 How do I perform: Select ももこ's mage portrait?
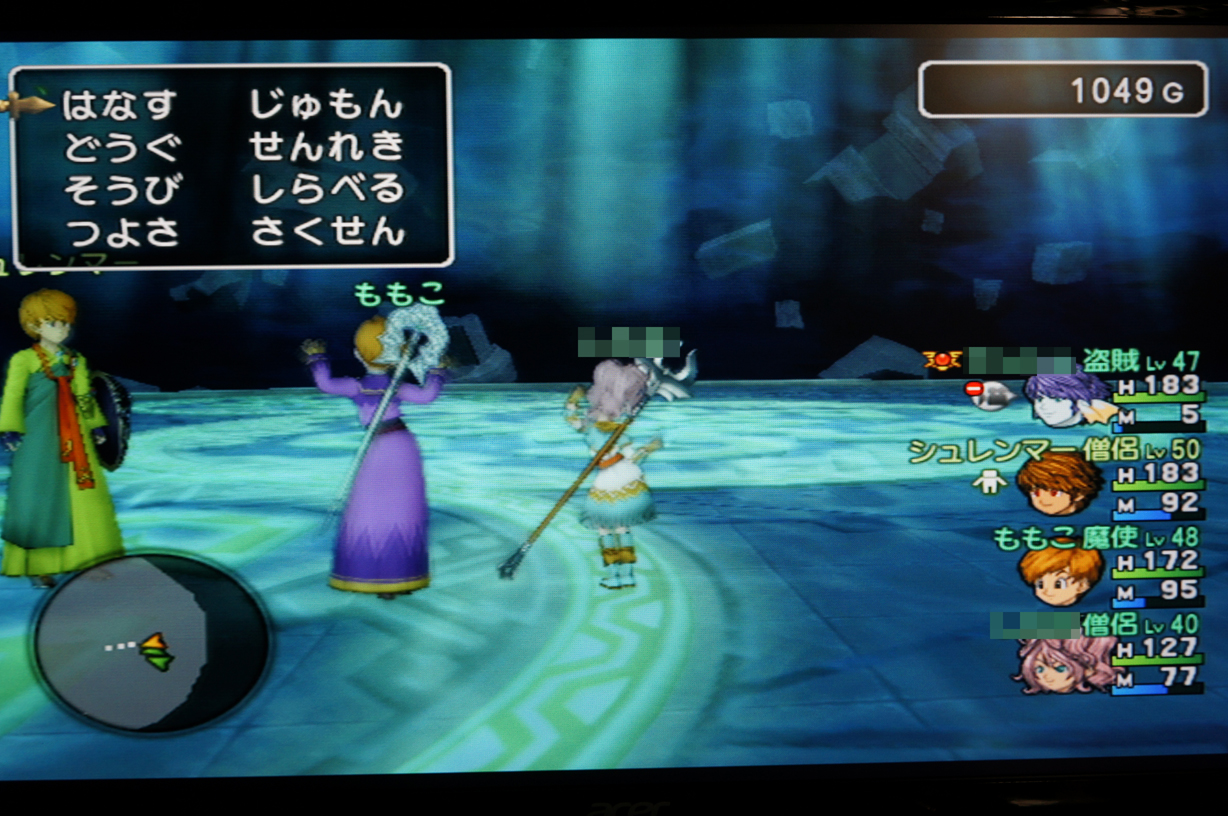[1058, 574]
